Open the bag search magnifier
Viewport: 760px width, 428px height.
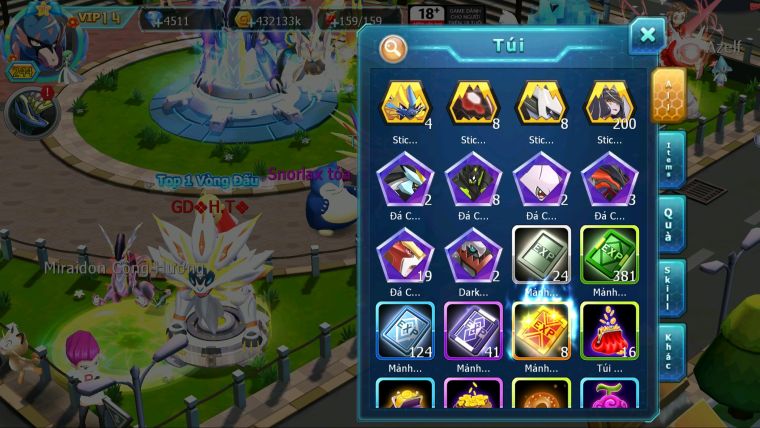click(x=394, y=47)
